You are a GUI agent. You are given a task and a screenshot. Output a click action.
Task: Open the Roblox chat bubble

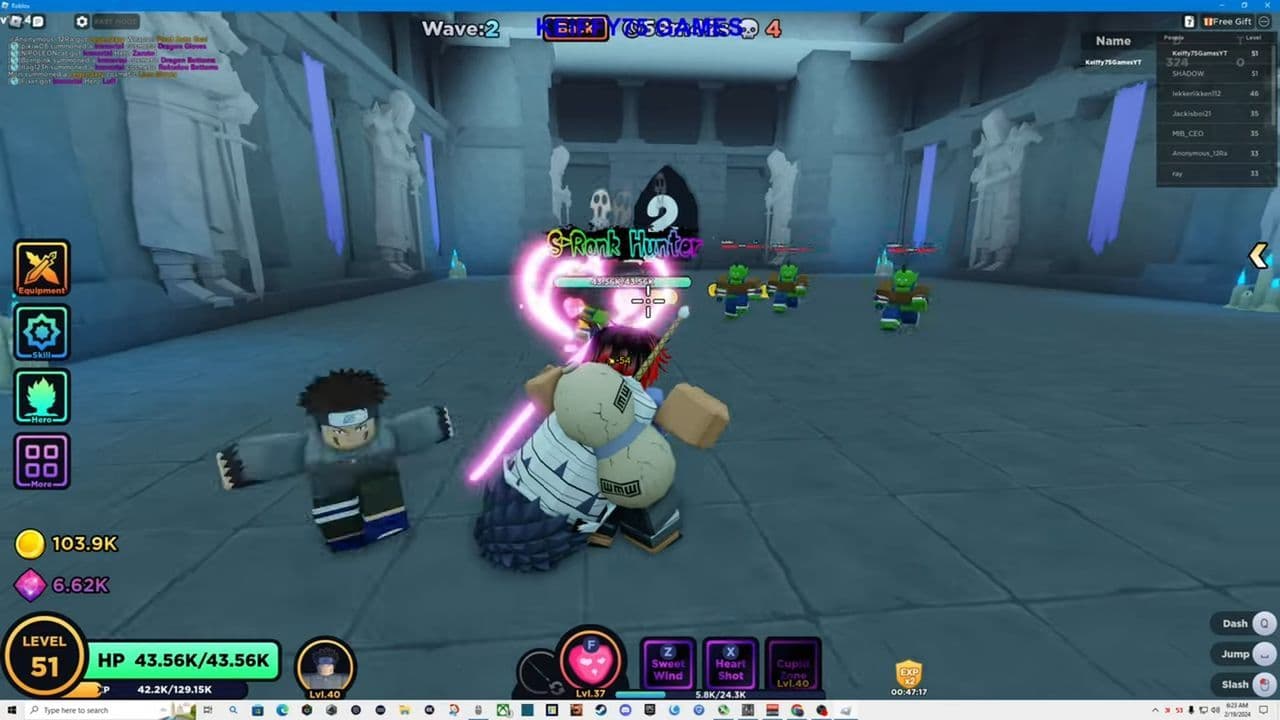[x=36, y=21]
